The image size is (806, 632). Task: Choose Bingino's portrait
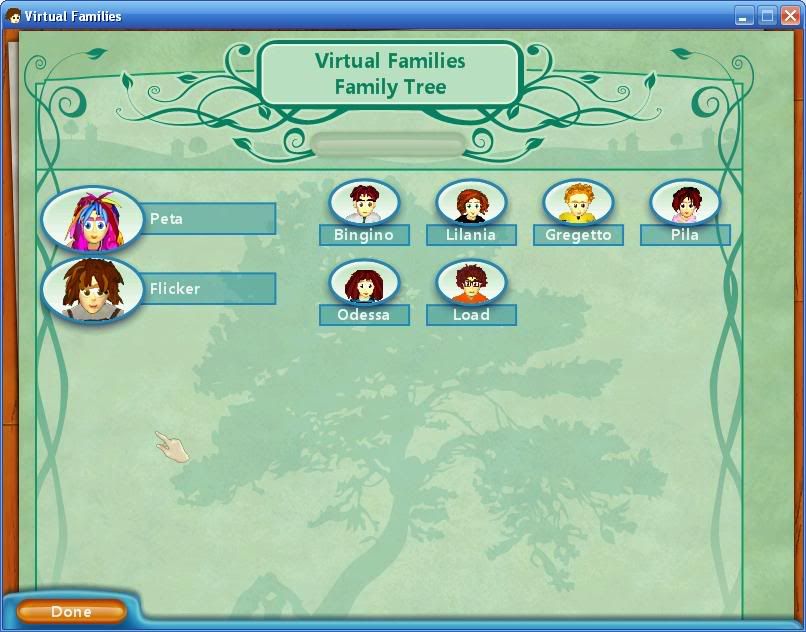coord(364,203)
